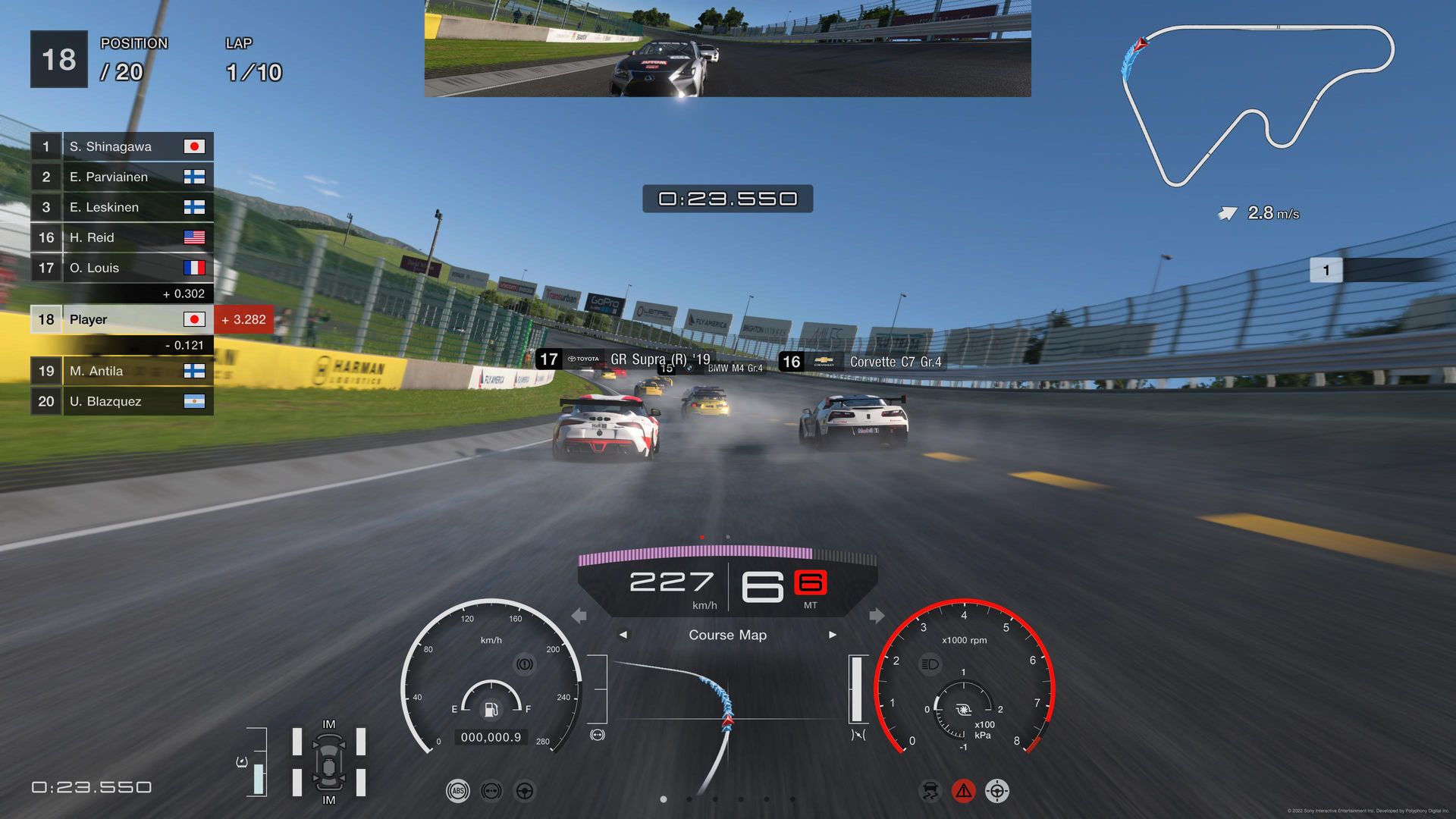This screenshot has height=819, width=1456.
Task: Advance Course Map display with the right arrow
Action: coord(833,635)
